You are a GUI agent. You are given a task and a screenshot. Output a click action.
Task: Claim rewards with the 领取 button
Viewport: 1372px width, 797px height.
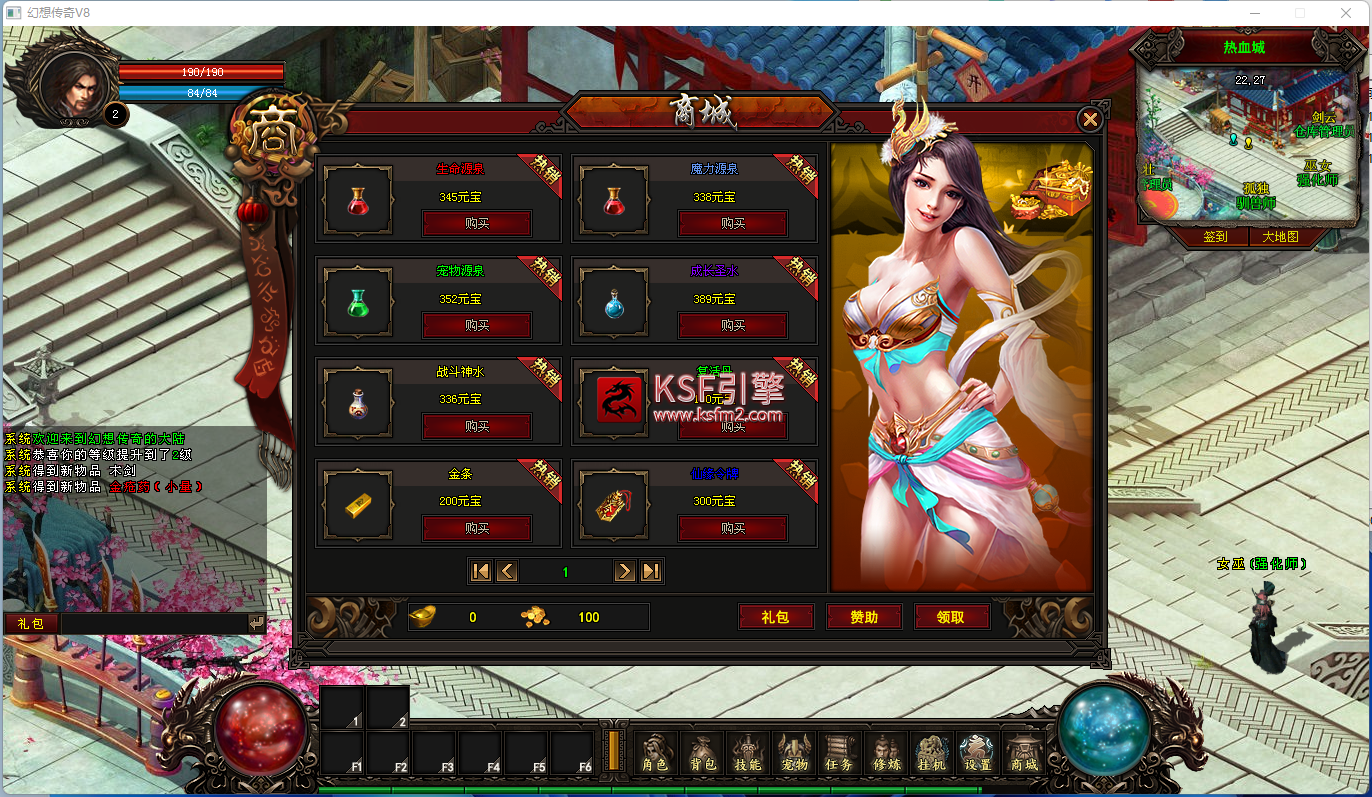click(x=951, y=617)
